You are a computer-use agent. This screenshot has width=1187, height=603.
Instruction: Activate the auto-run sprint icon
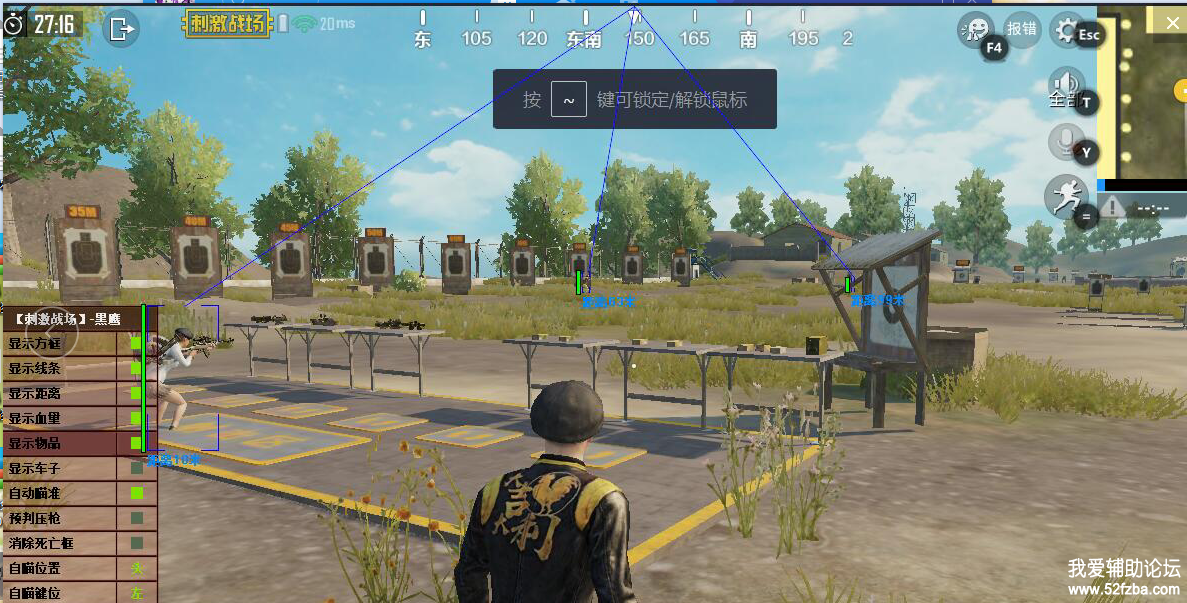coord(1063,196)
